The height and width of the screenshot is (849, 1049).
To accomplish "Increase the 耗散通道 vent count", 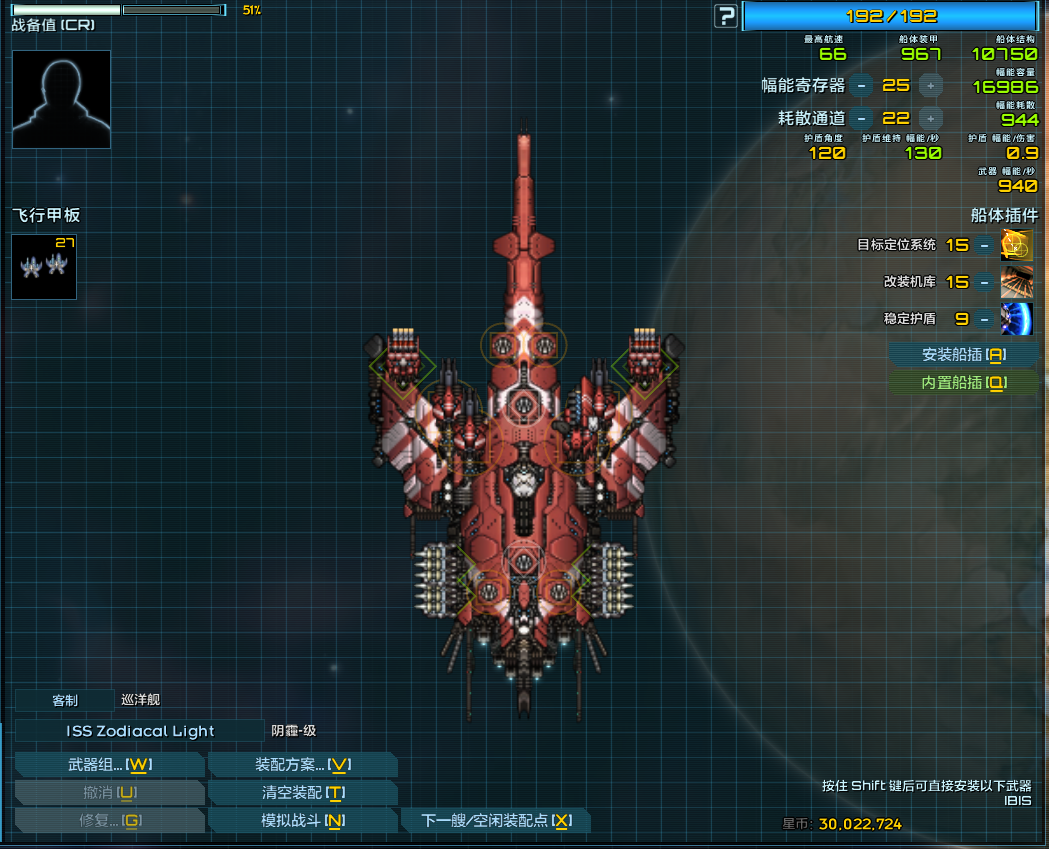I will point(930,118).
